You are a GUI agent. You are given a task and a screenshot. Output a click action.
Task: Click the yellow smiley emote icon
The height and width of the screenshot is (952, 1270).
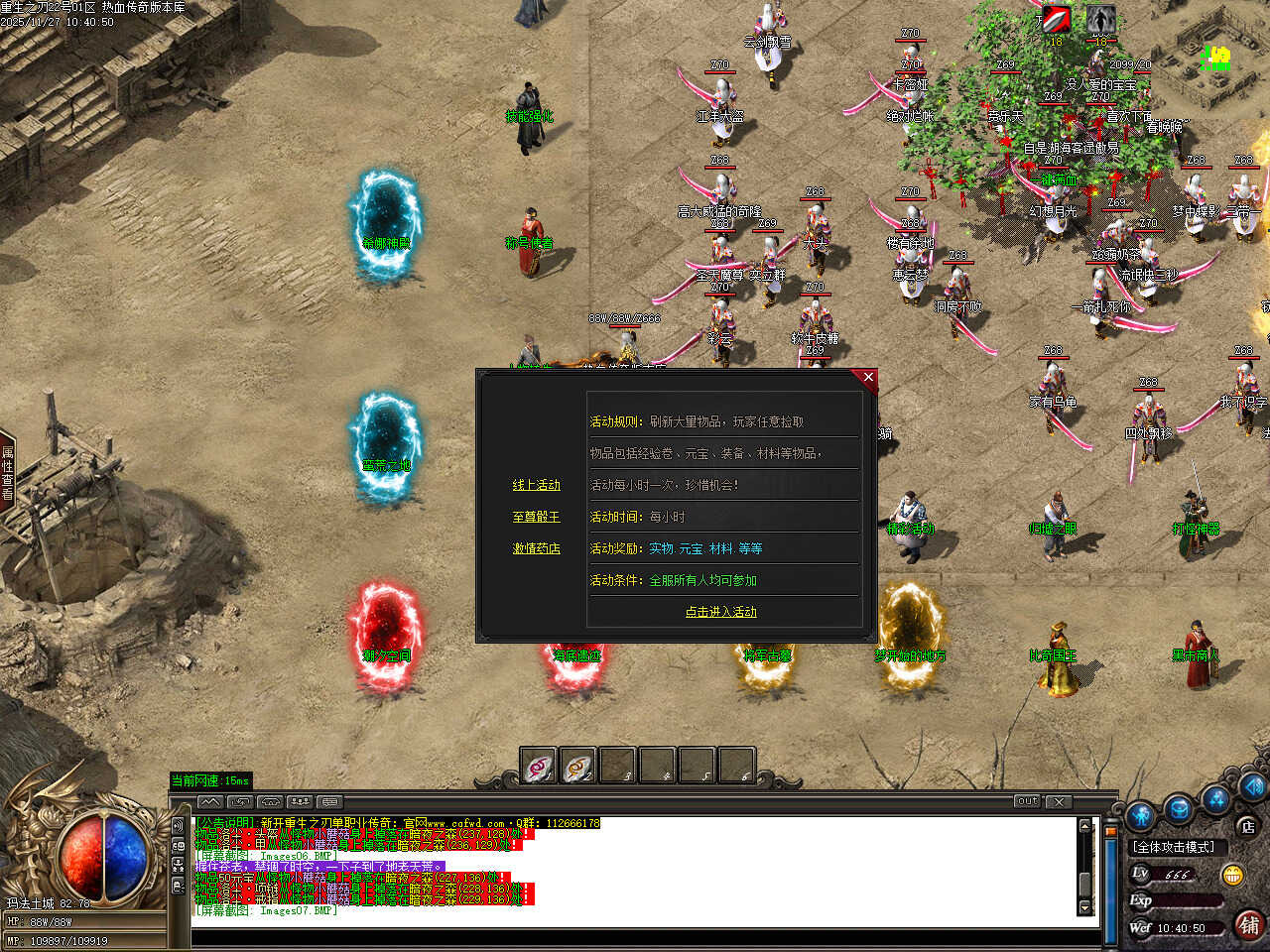[x=1233, y=875]
